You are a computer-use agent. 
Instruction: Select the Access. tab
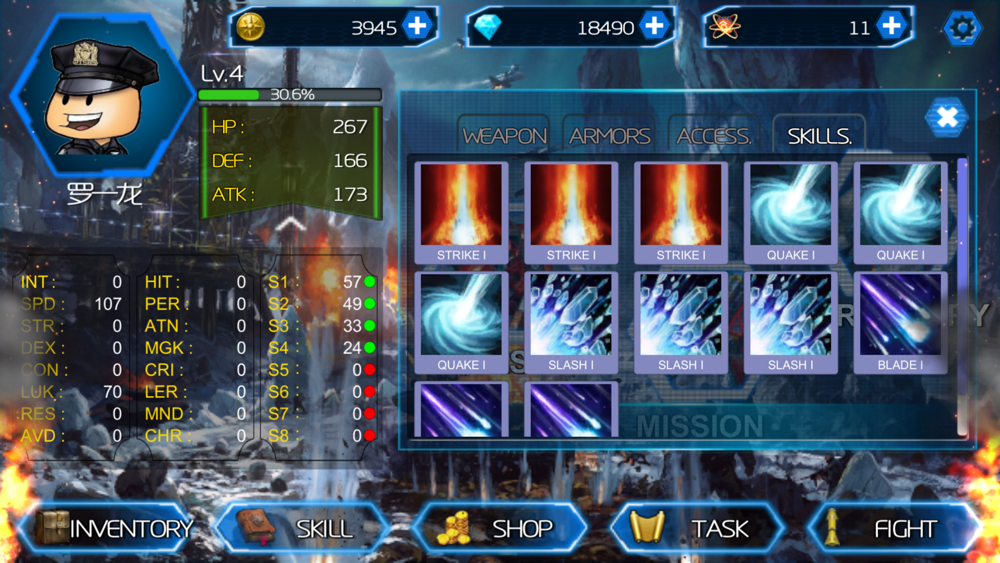click(x=714, y=136)
